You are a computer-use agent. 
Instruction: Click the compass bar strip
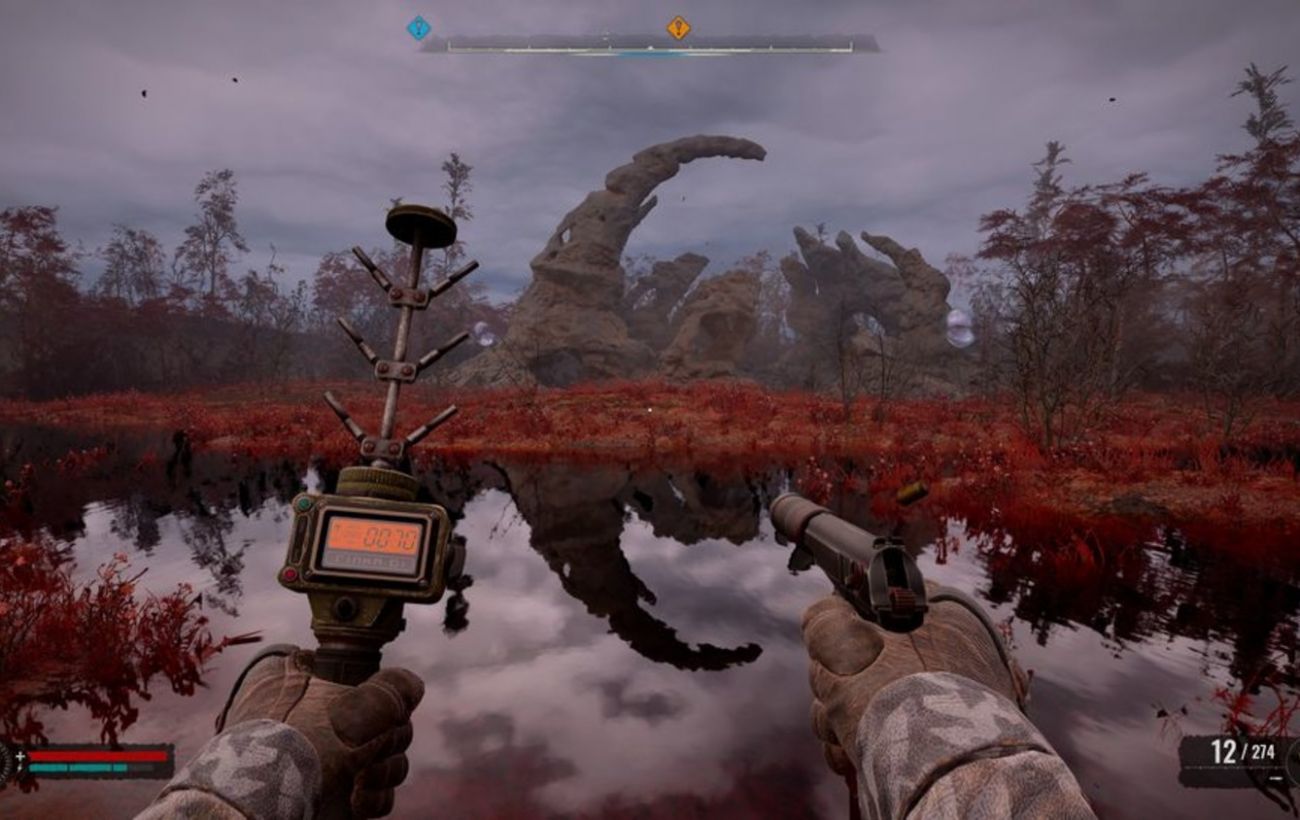pyautogui.click(x=650, y=45)
